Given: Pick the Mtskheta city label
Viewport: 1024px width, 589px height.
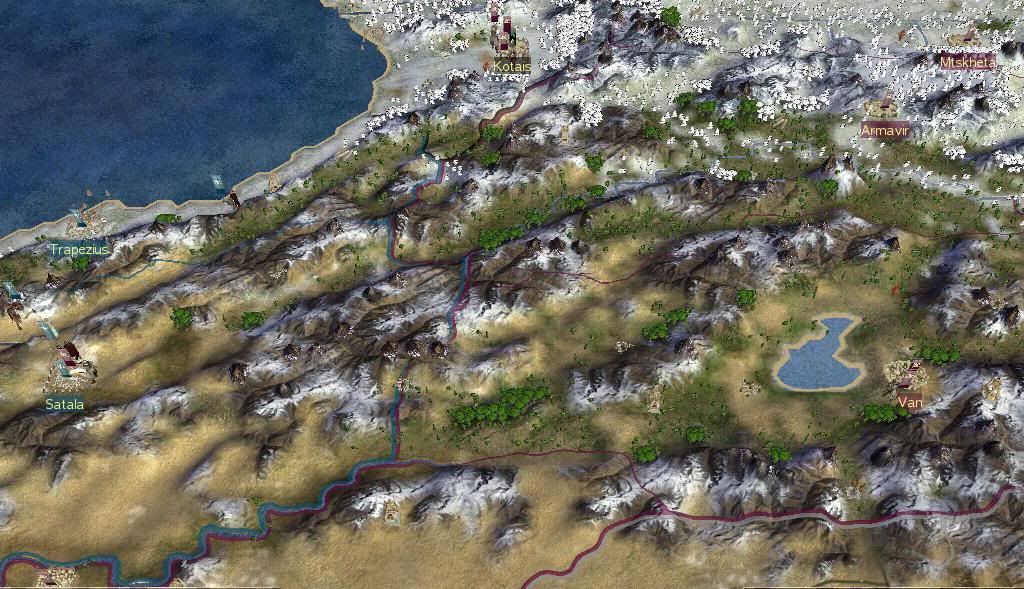Looking at the screenshot, I should click(967, 62).
